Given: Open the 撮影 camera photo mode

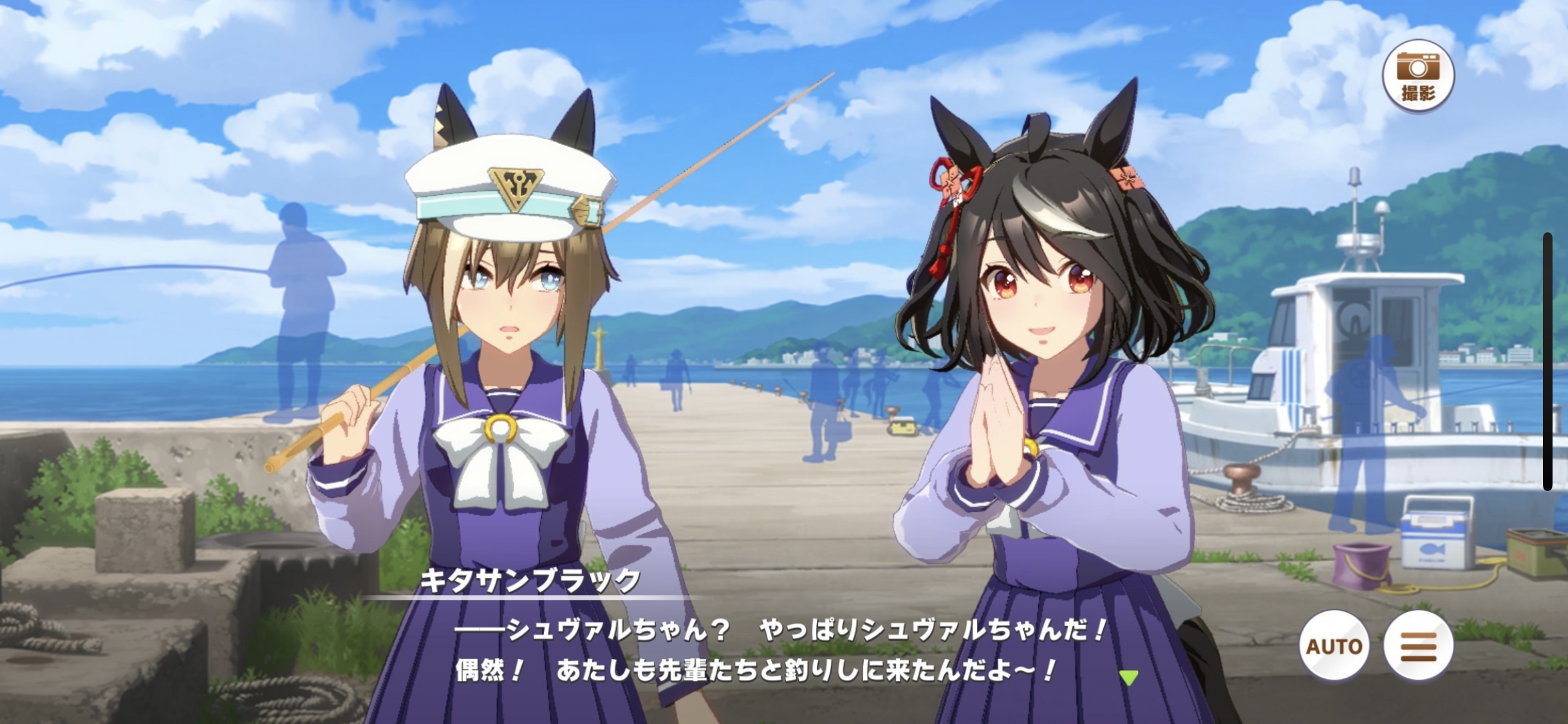Looking at the screenshot, I should [1418, 76].
